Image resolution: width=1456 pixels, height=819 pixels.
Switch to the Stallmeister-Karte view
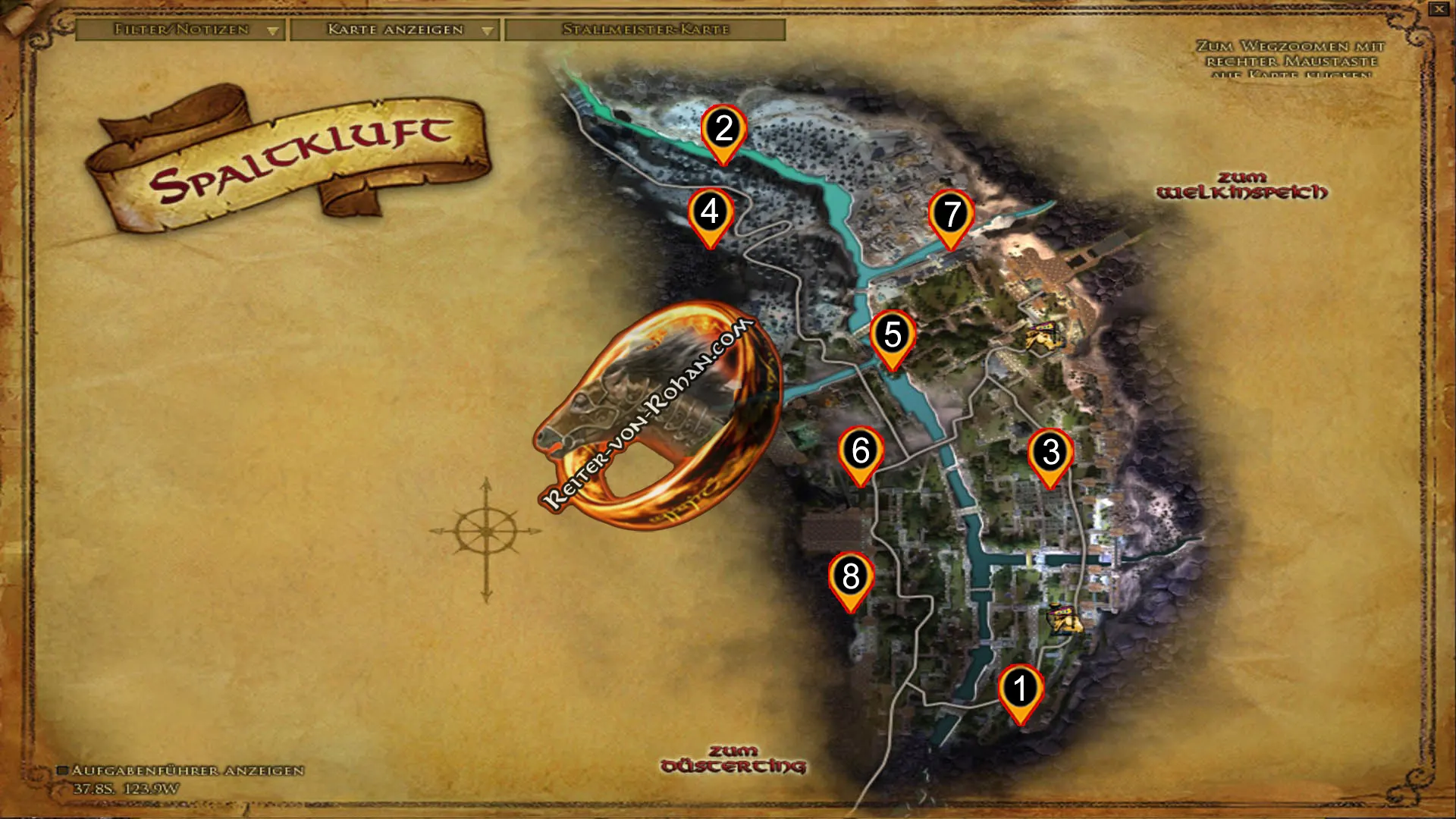coord(645,32)
